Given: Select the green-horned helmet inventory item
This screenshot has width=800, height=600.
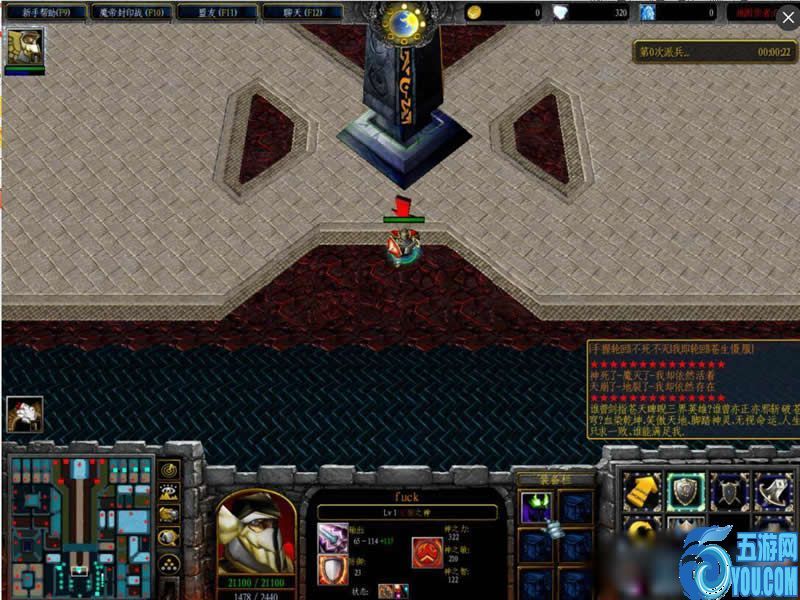Looking at the screenshot, I should coord(535,508).
